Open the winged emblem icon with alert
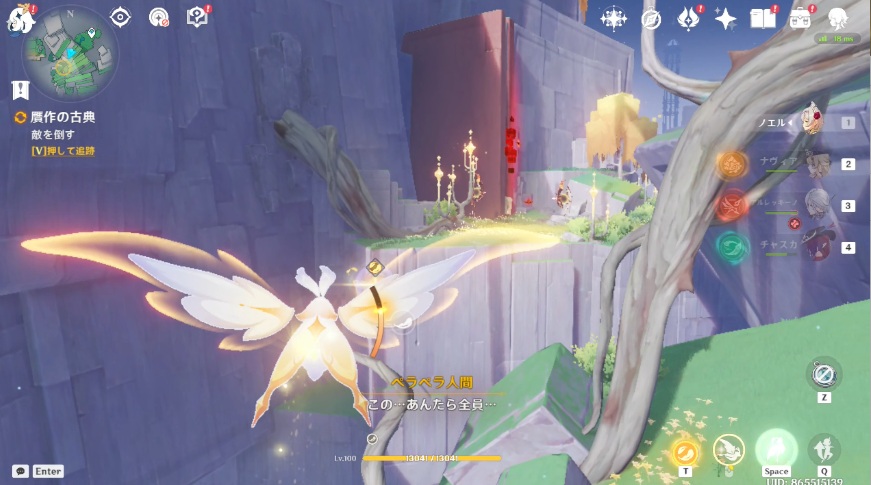Viewport: 871px width, 485px height. (x=688, y=18)
